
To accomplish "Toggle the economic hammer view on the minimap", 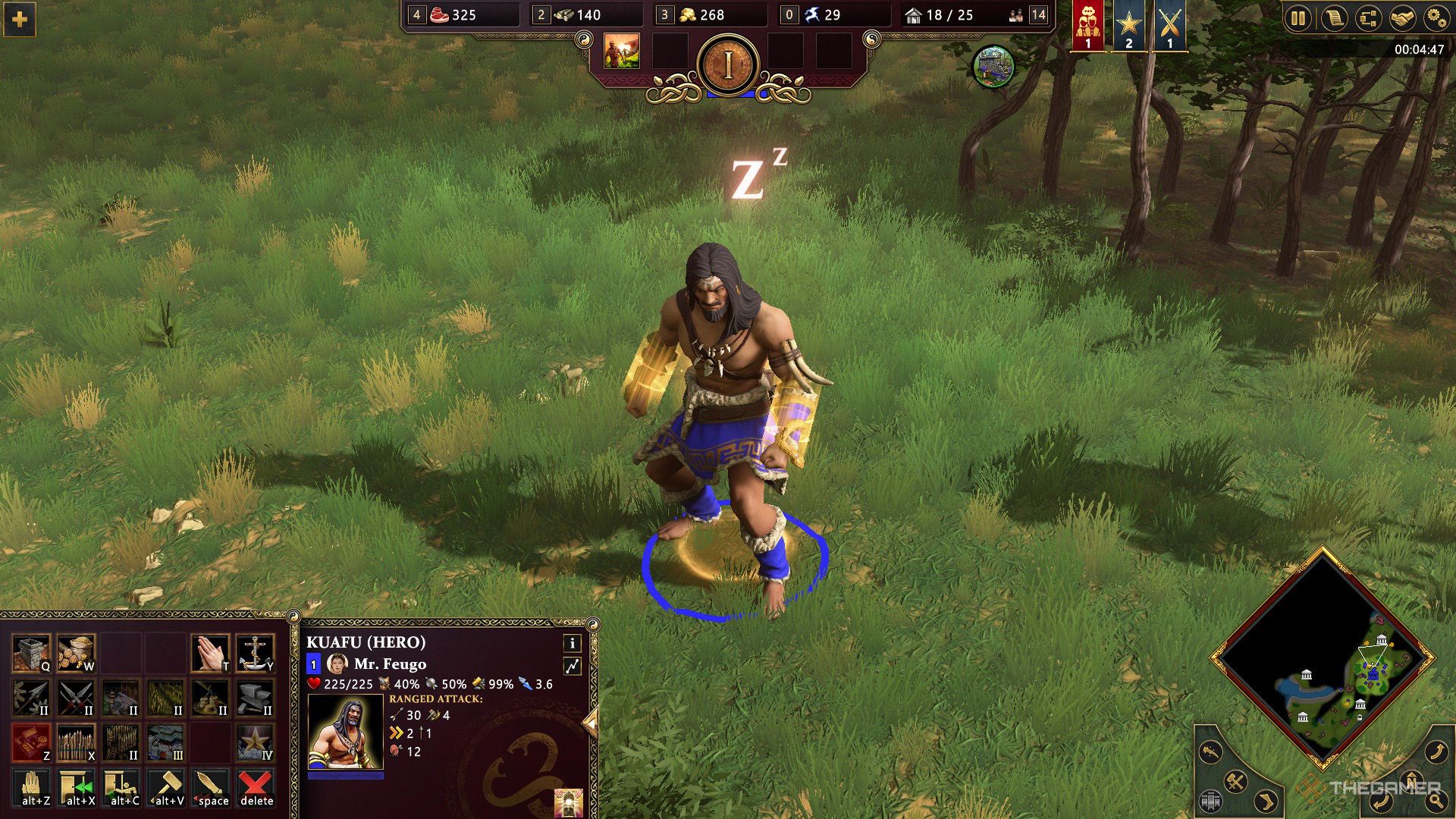I will click(1235, 781).
